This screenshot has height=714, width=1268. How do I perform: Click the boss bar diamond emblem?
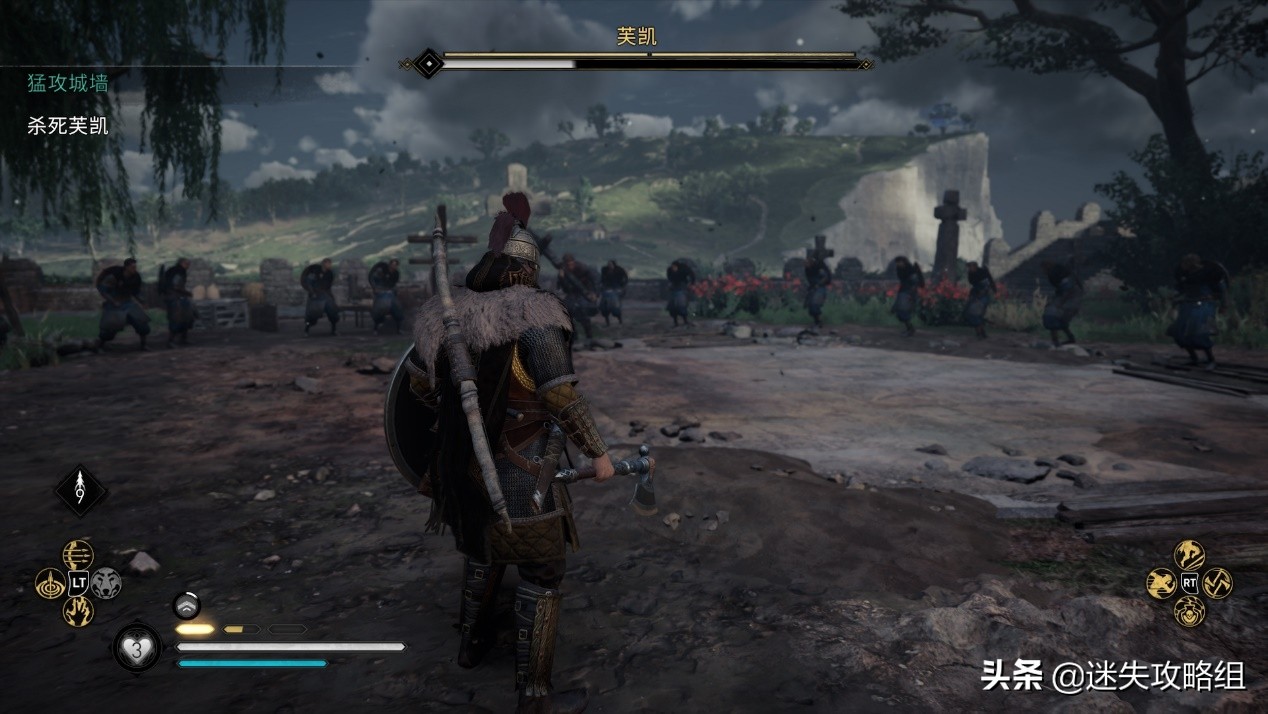(428, 64)
